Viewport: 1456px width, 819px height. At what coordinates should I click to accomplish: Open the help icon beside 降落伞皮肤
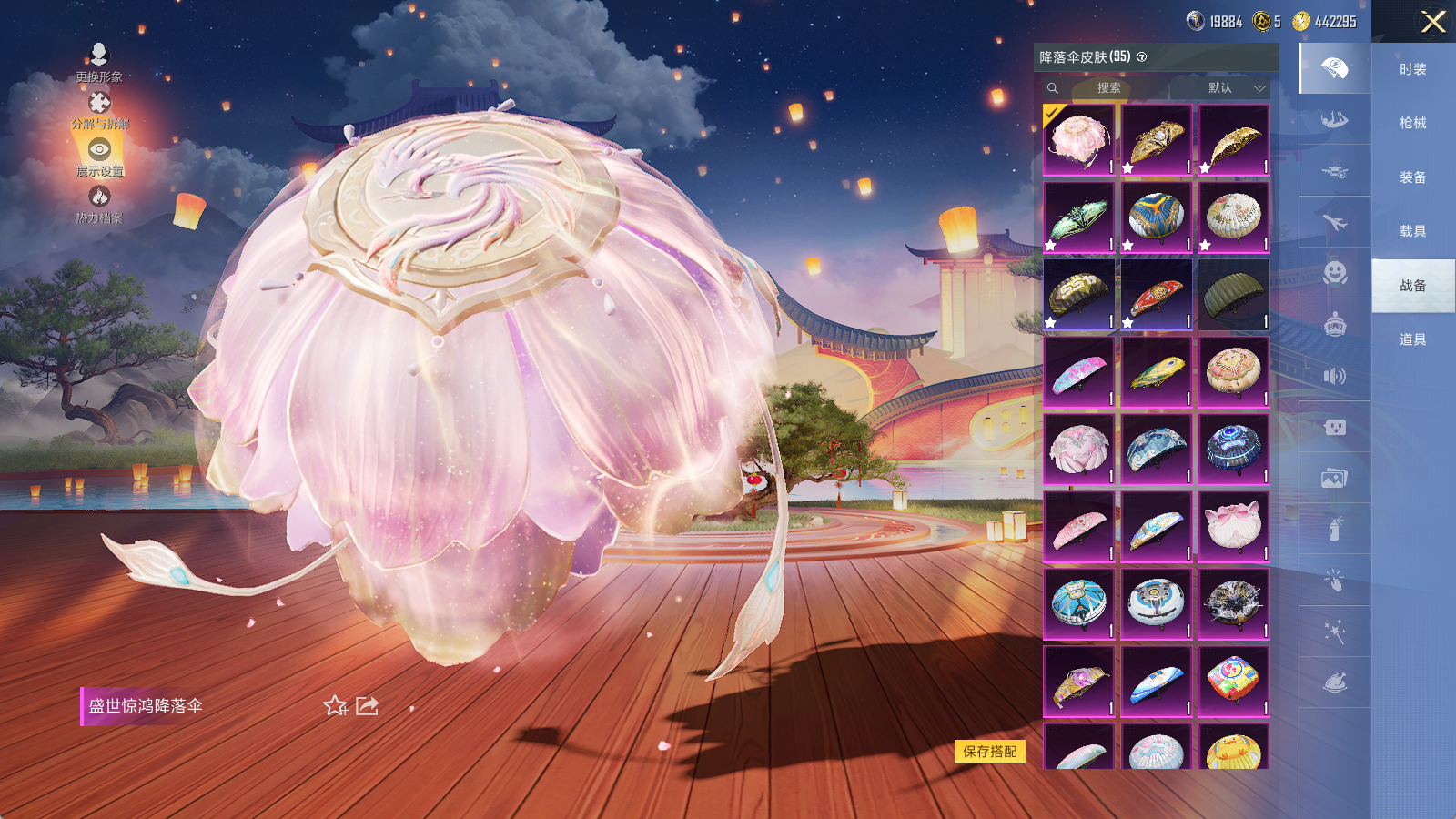click(x=1142, y=57)
